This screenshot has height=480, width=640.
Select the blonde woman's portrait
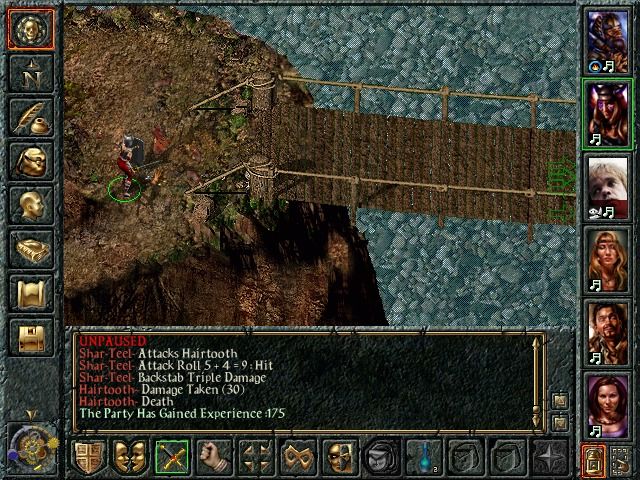(x=607, y=262)
